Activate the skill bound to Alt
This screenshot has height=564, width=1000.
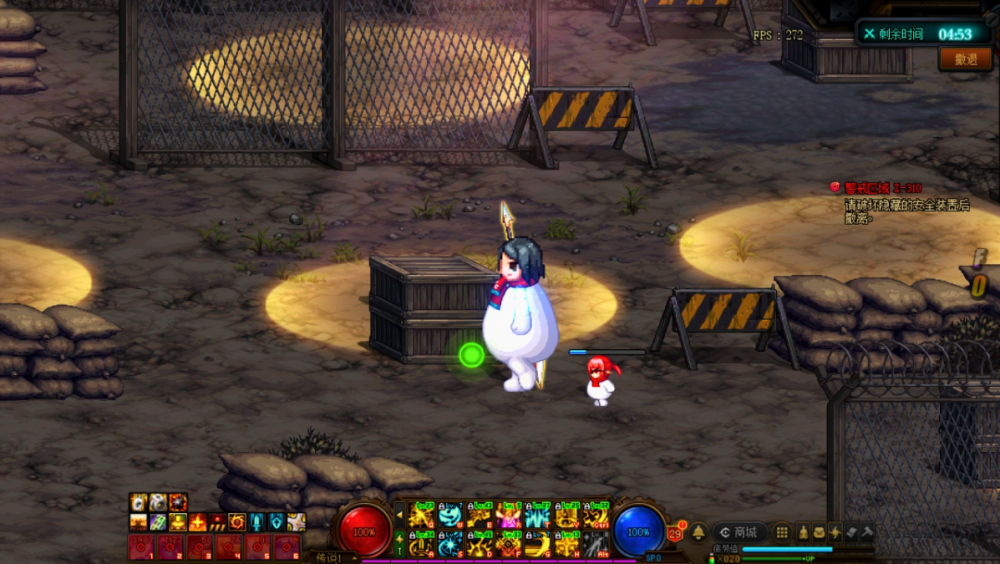pos(597,544)
